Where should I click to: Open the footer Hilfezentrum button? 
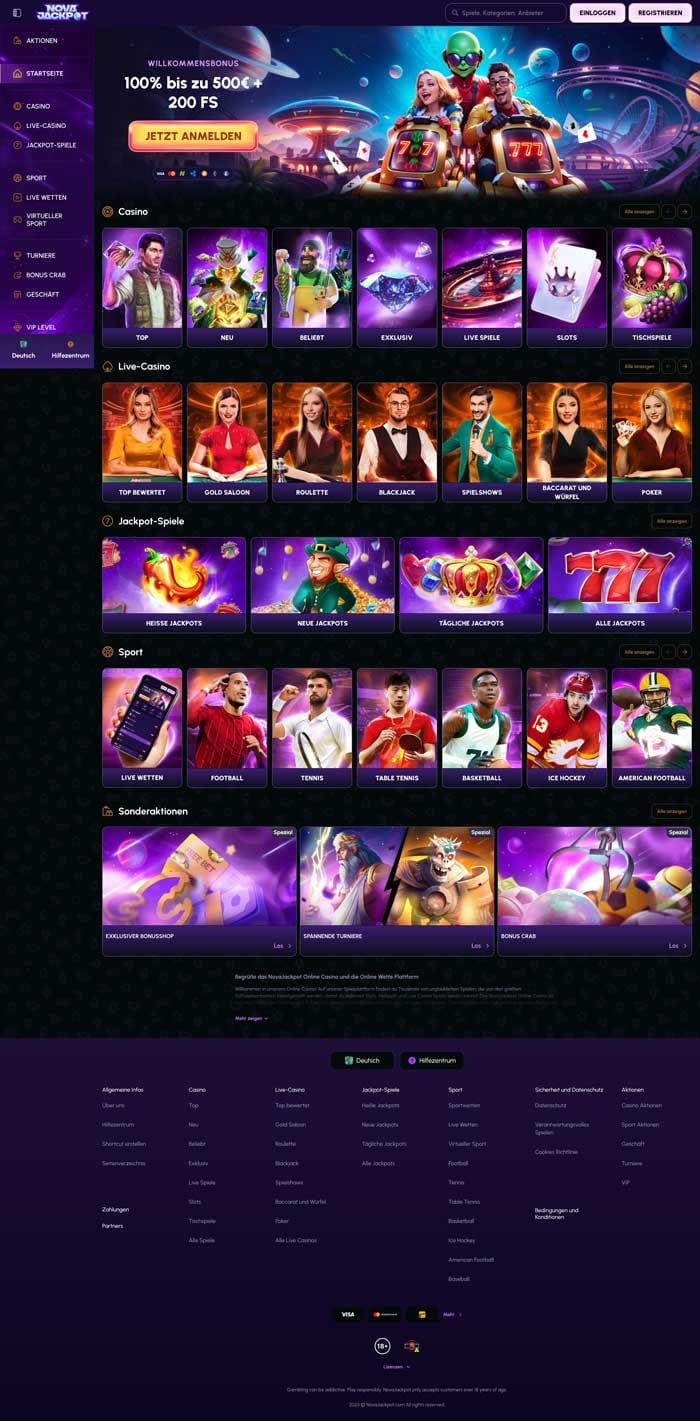(432, 1060)
